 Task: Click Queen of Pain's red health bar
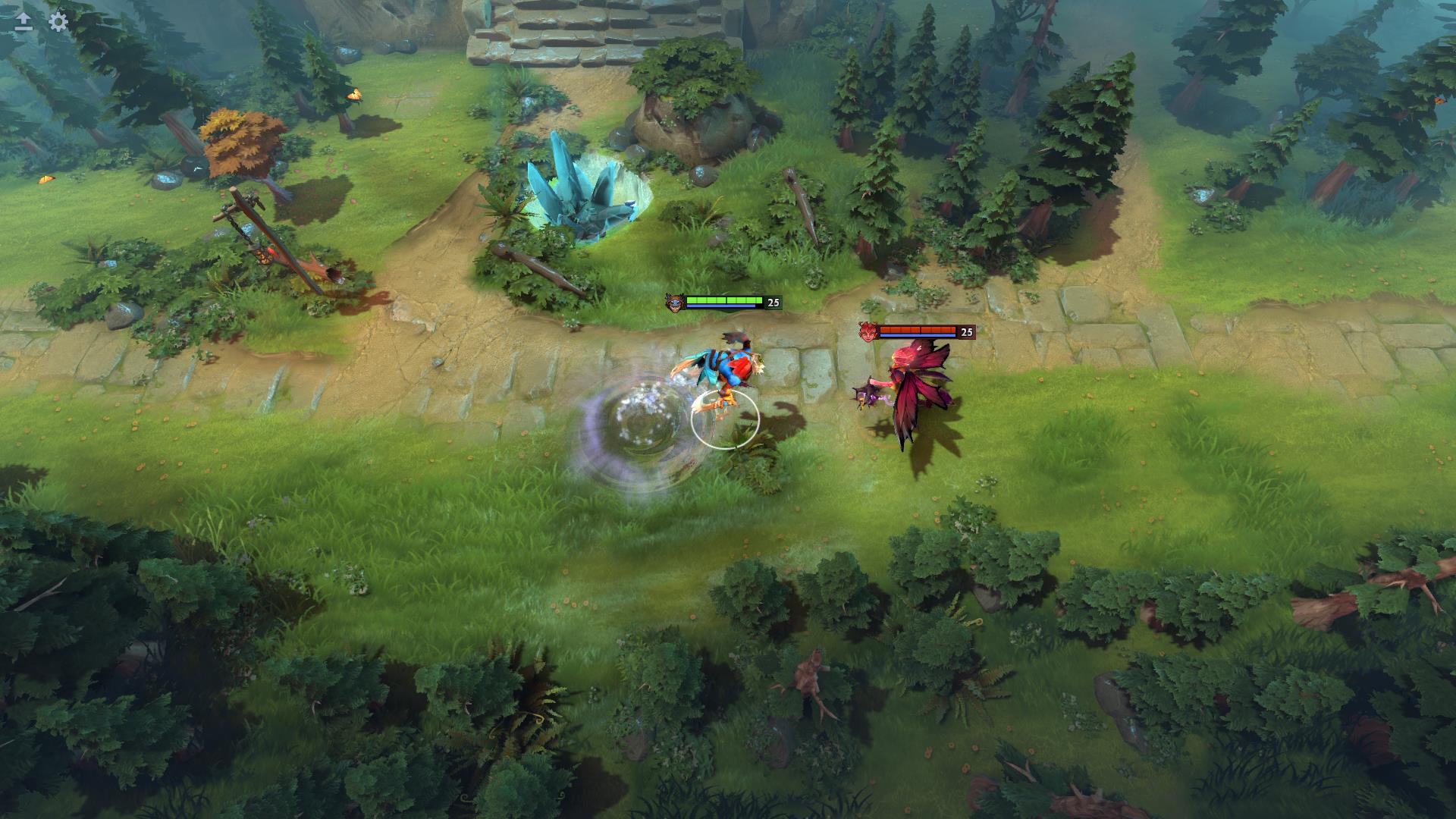pos(918,329)
